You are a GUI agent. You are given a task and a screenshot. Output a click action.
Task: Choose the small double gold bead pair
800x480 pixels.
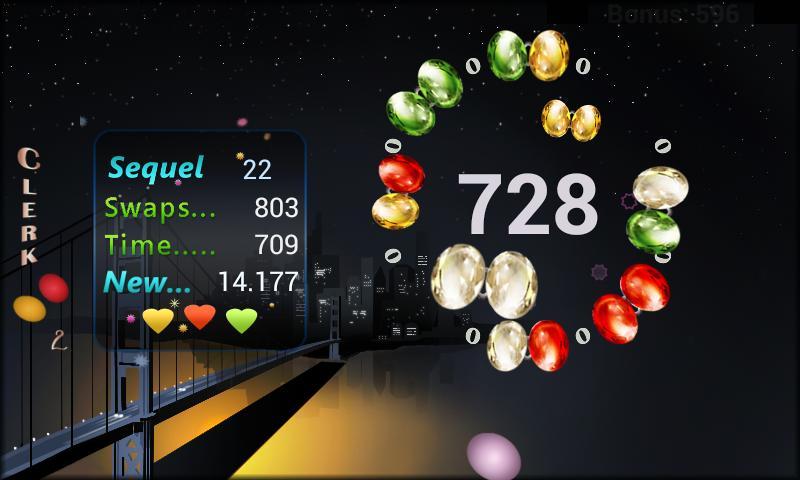click(571, 120)
